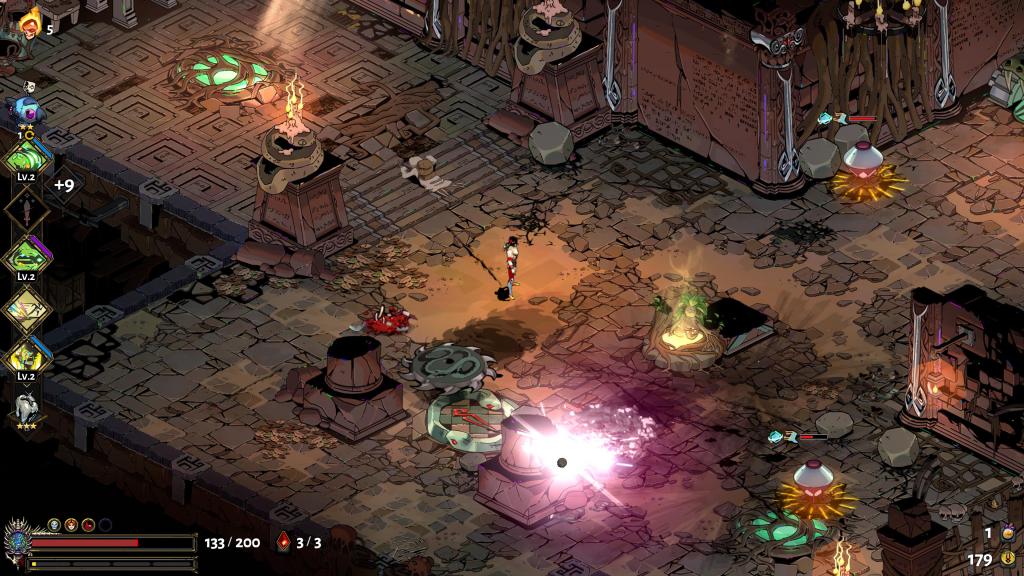Click the red bloodstone cast ammo icon

[284, 543]
